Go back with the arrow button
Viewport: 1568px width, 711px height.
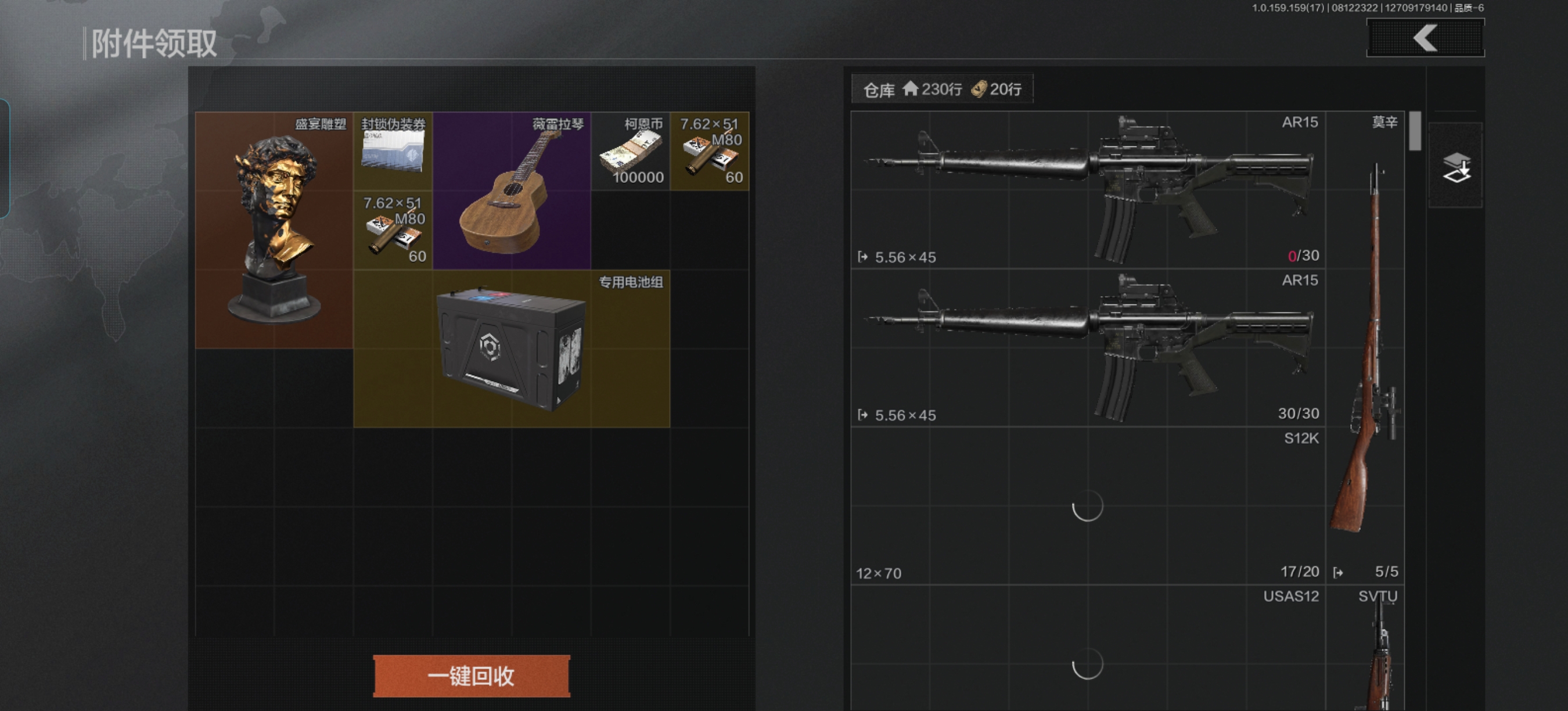(x=1425, y=38)
